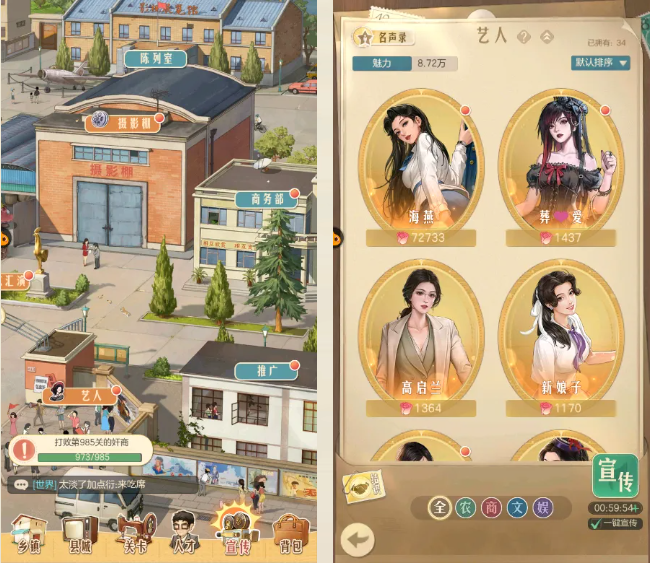Viewport: 650px width, 563px height.
Task: Filter artists by 文 category
Action: (x=517, y=508)
